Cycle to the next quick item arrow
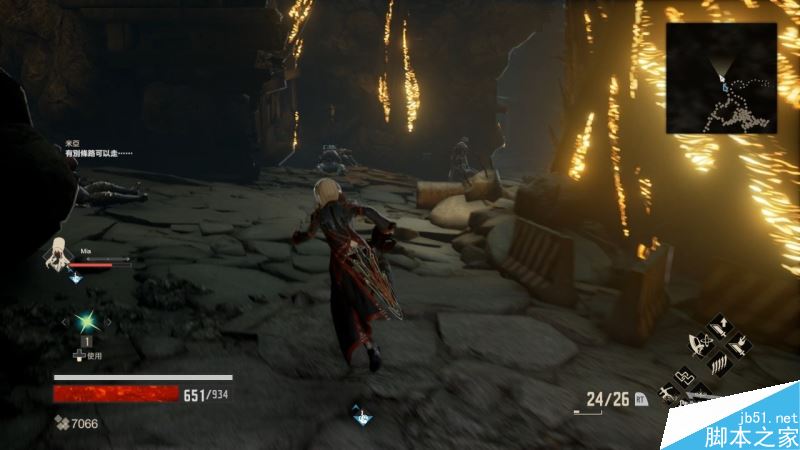 (110, 322)
